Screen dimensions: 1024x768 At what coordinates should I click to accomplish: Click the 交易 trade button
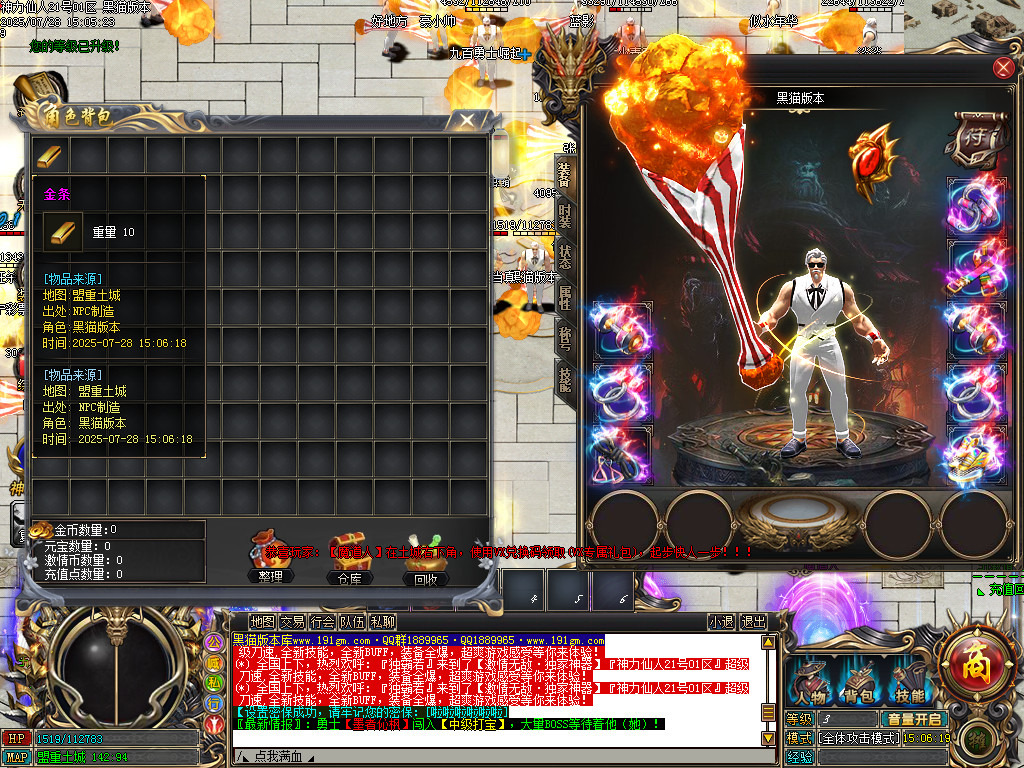[292, 622]
